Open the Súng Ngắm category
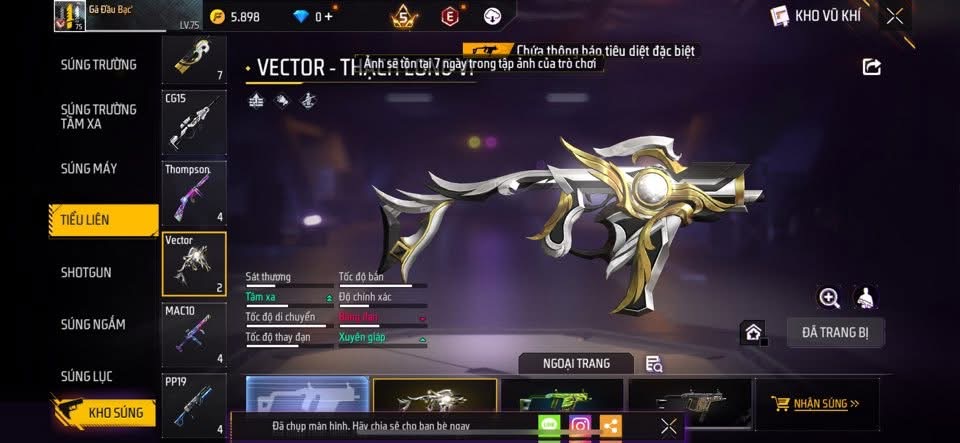 93,324
